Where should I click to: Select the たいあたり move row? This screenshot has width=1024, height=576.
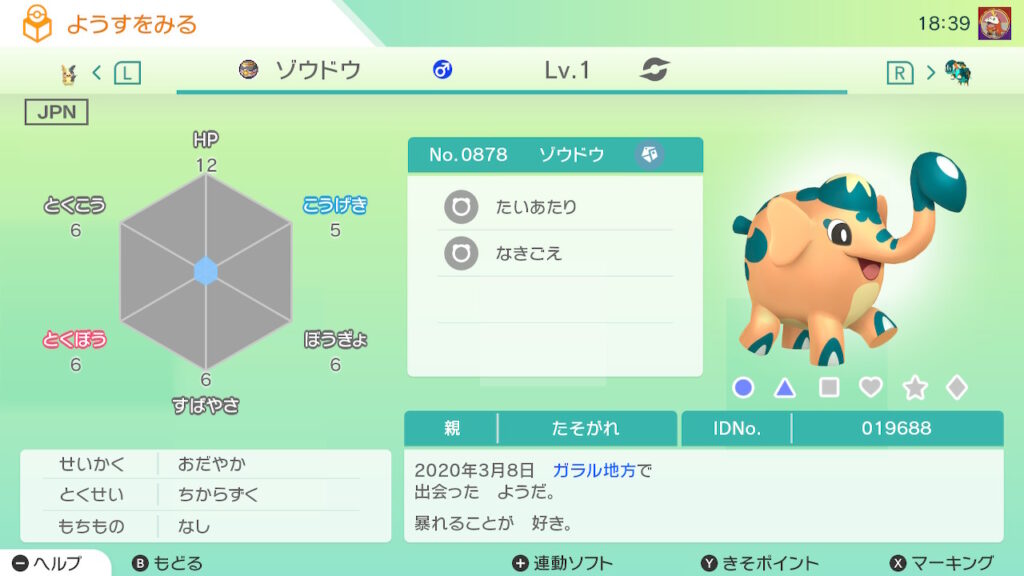point(555,207)
